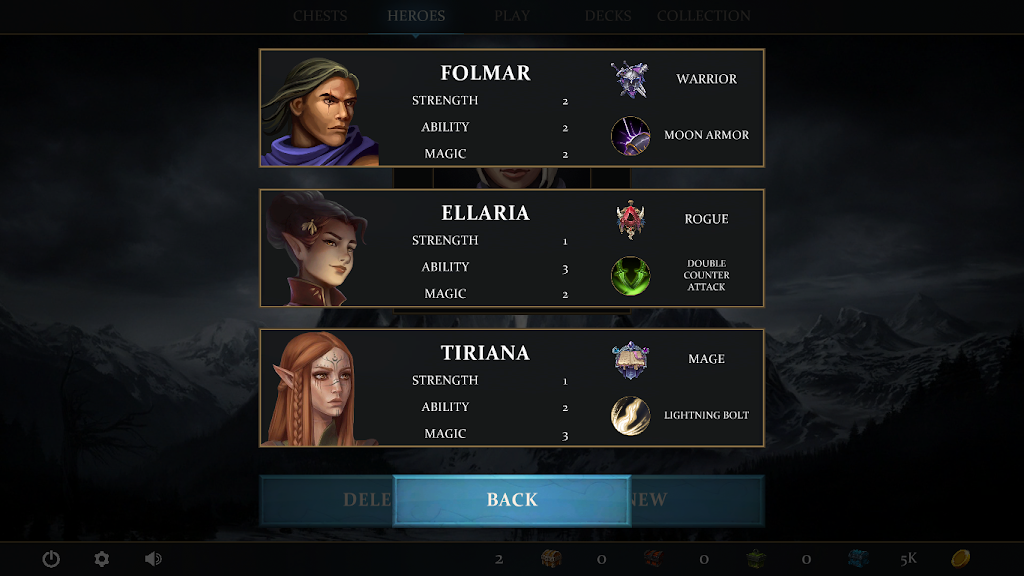
Task: Open the Heroes tab
Action: (416, 16)
